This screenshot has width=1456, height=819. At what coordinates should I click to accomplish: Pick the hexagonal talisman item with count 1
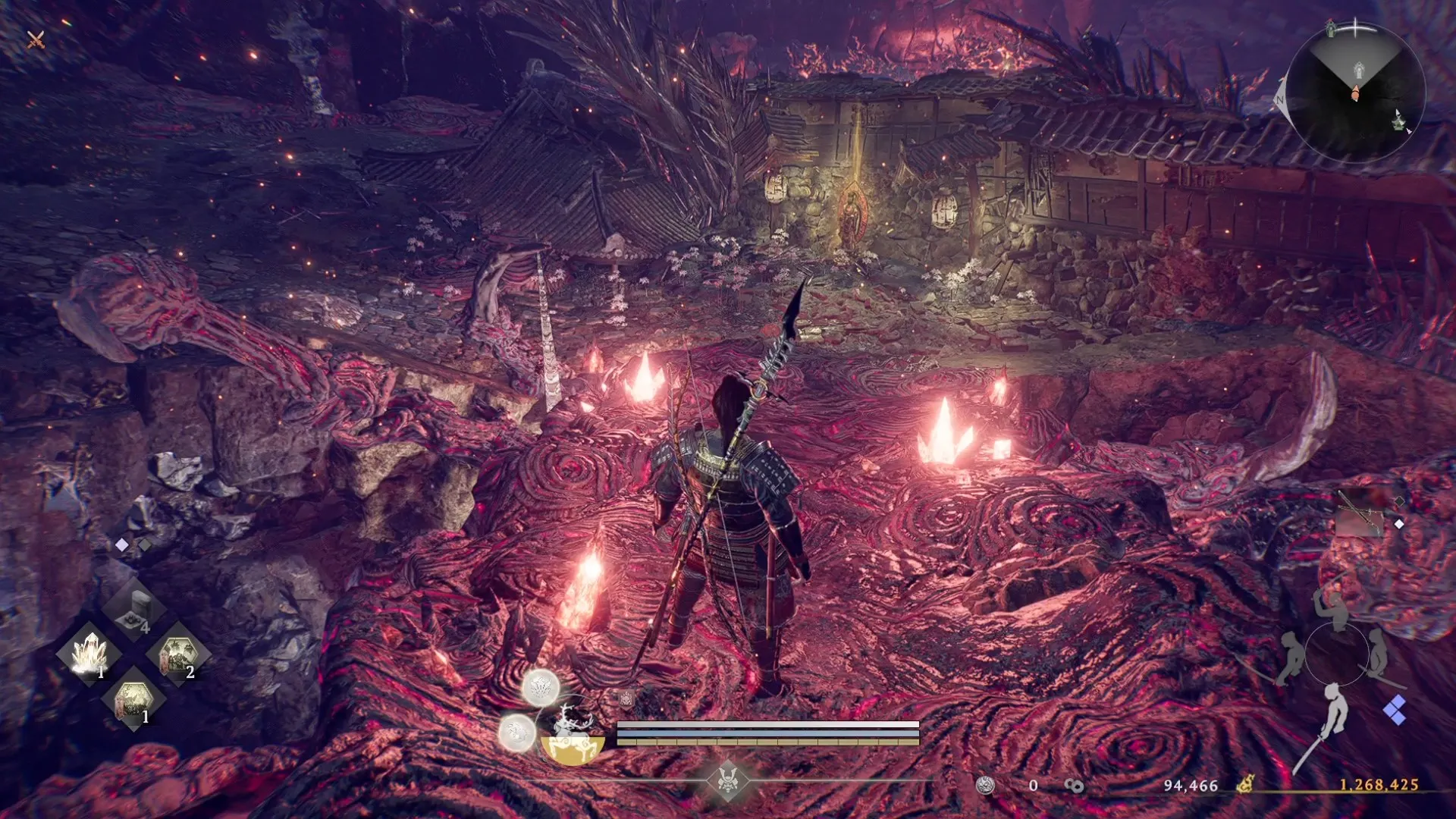tap(135, 698)
